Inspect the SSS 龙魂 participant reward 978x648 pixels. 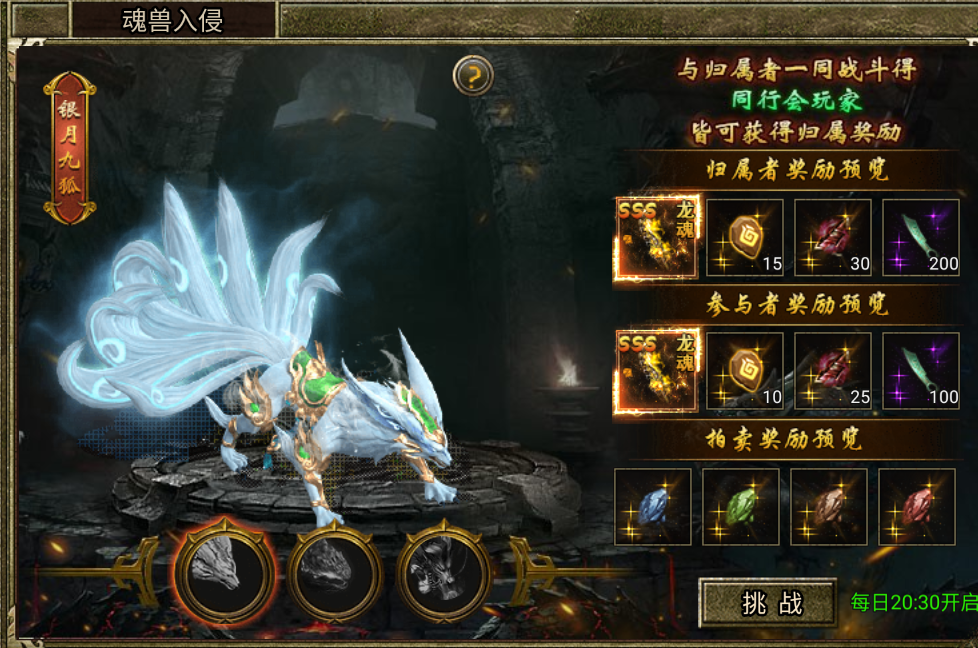click(656, 371)
